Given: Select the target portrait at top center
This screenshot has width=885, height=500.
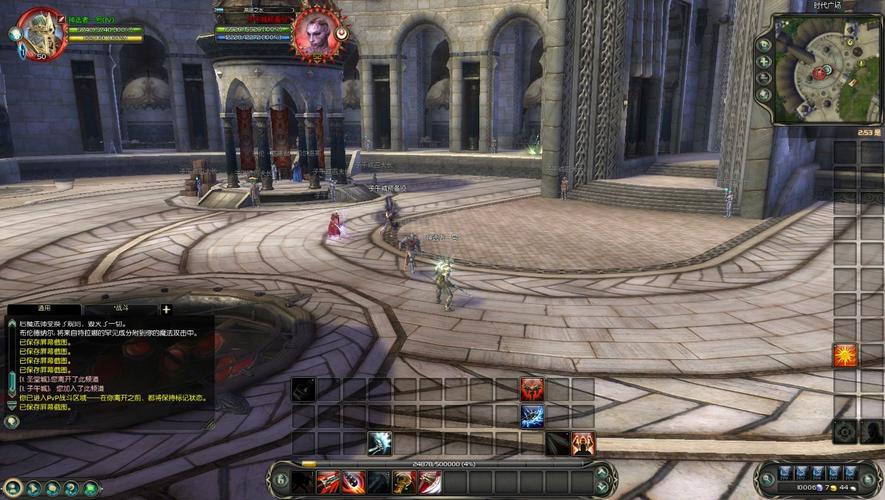Looking at the screenshot, I should pos(316,31).
